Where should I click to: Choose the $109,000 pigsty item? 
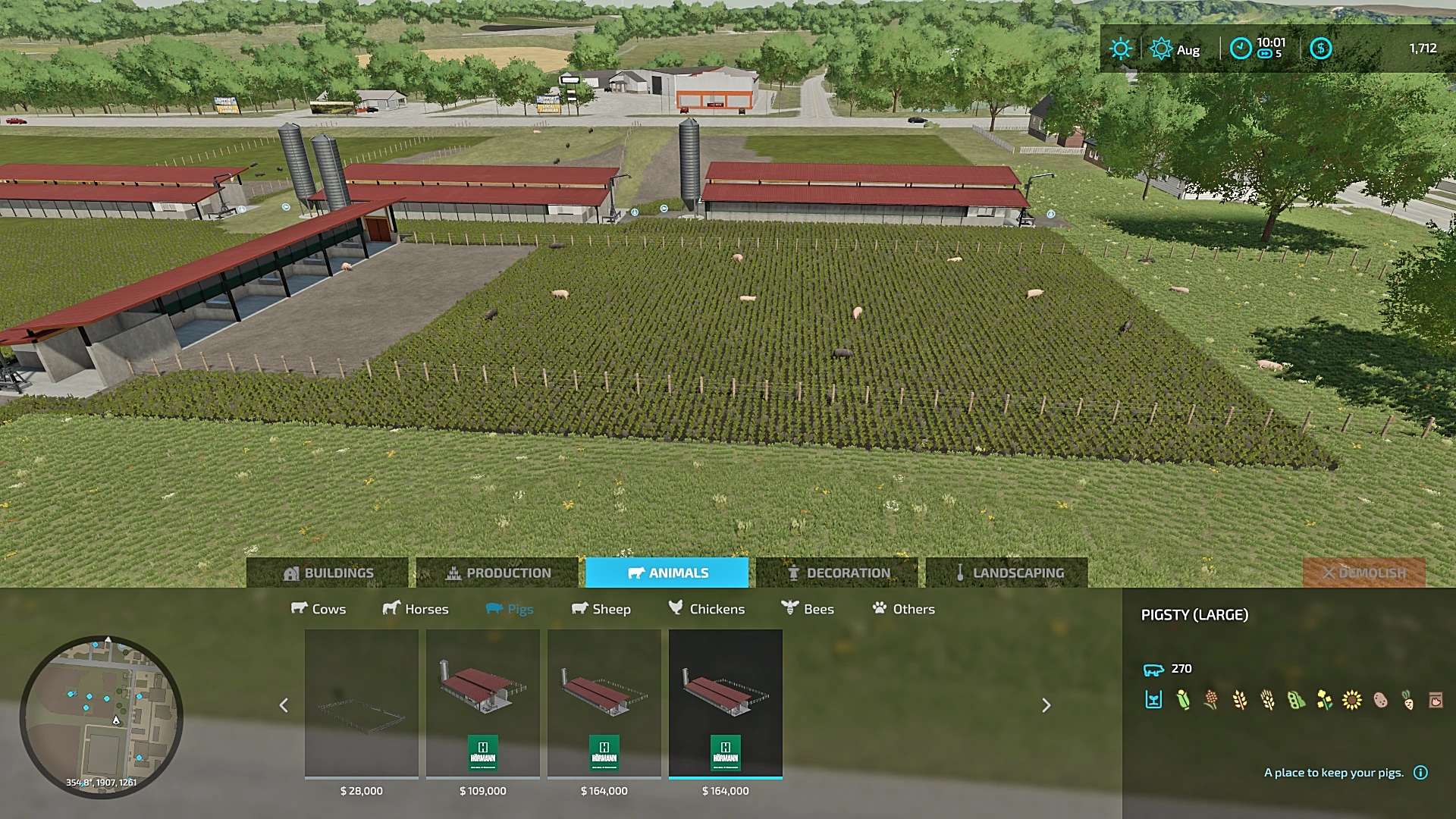coord(483,704)
